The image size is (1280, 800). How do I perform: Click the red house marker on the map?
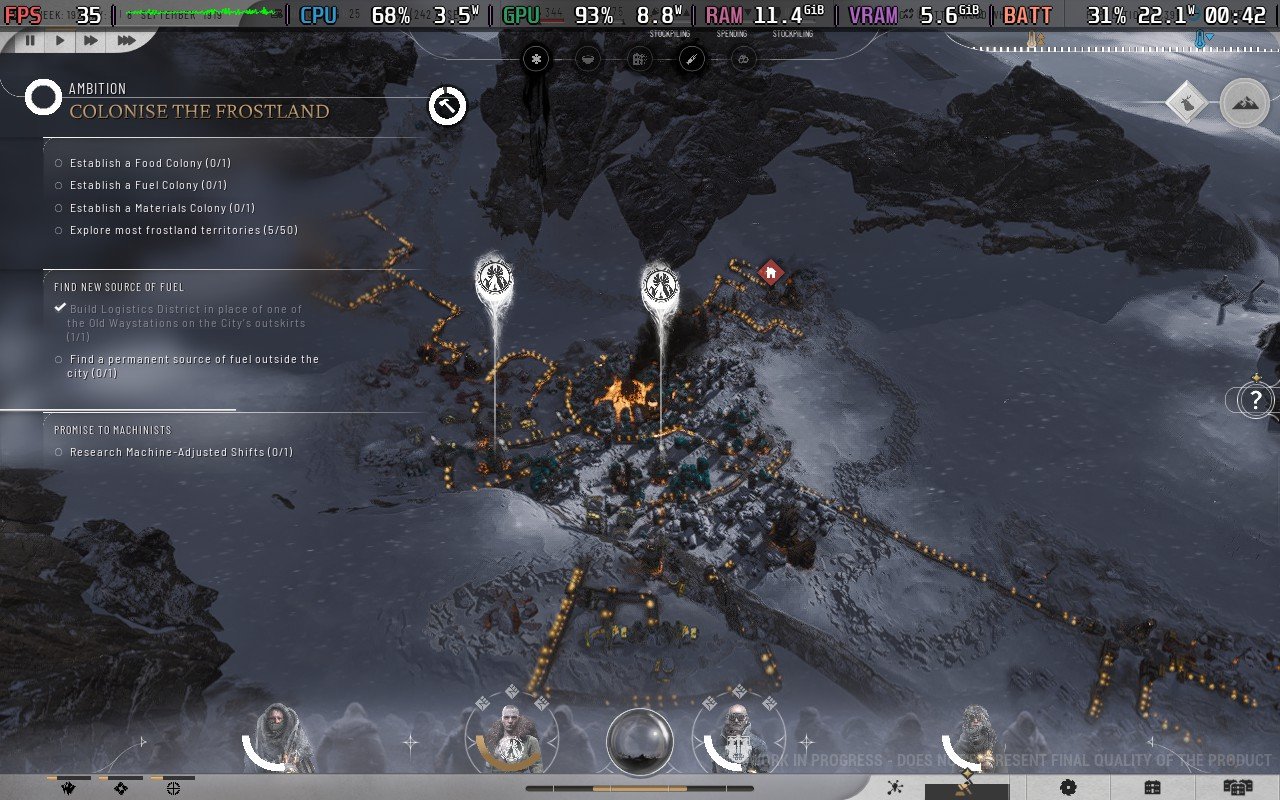point(770,272)
